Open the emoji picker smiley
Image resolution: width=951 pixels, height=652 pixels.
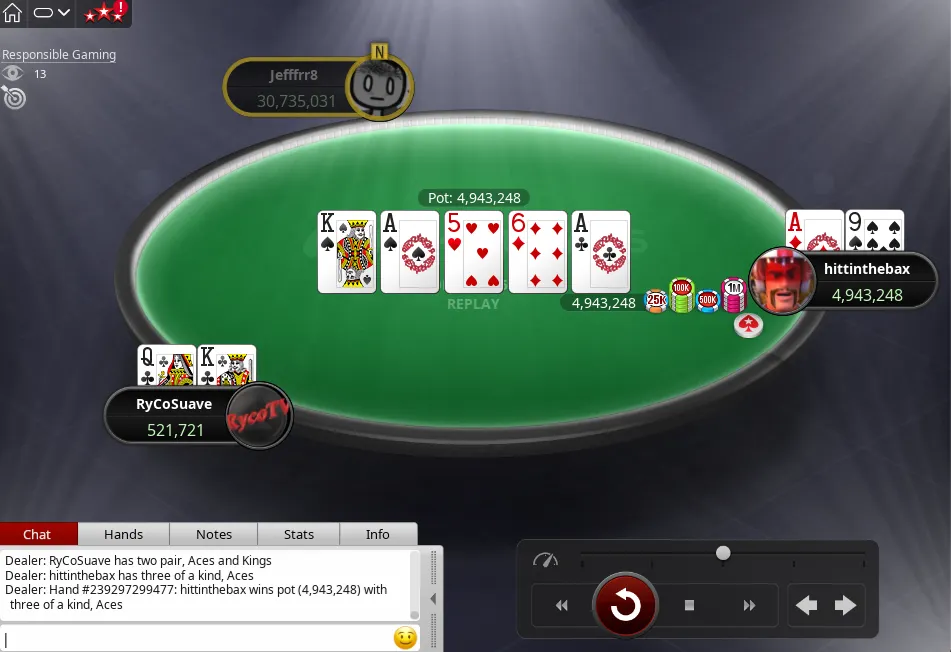(405, 637)
